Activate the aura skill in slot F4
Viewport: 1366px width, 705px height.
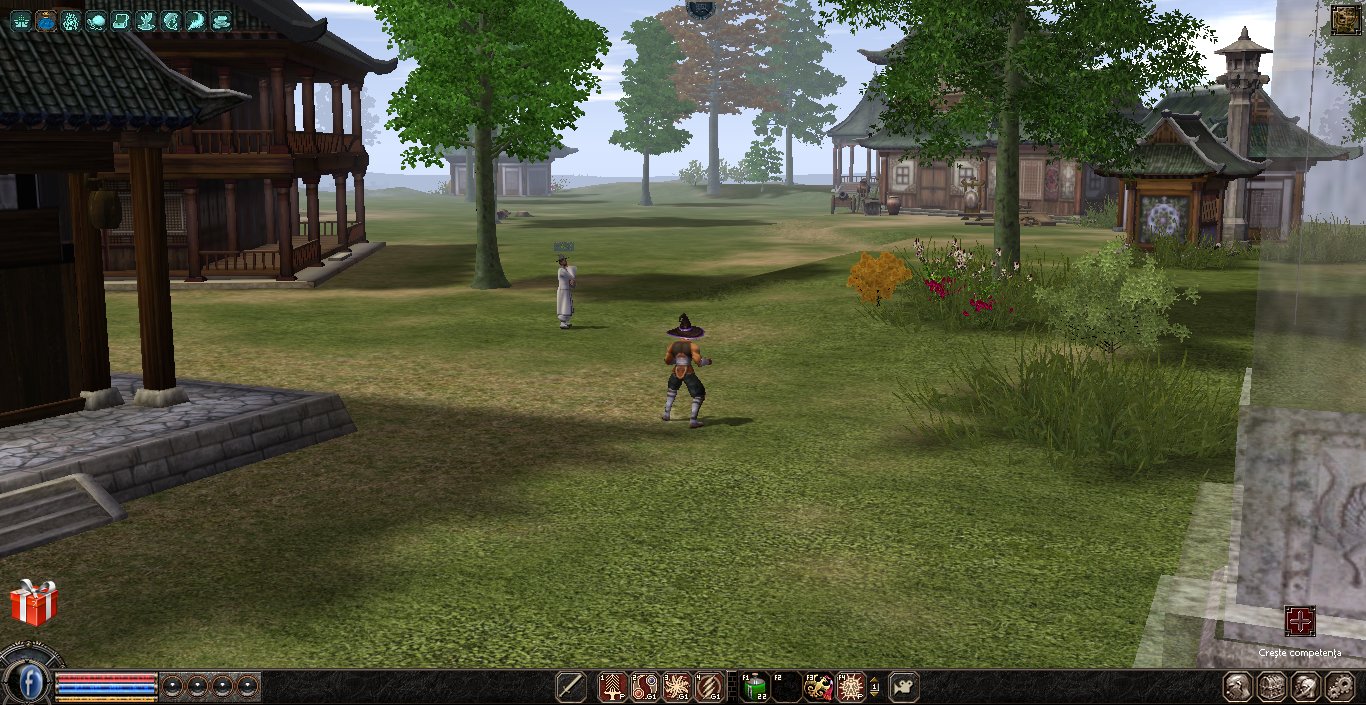click(x=851, y=687)
